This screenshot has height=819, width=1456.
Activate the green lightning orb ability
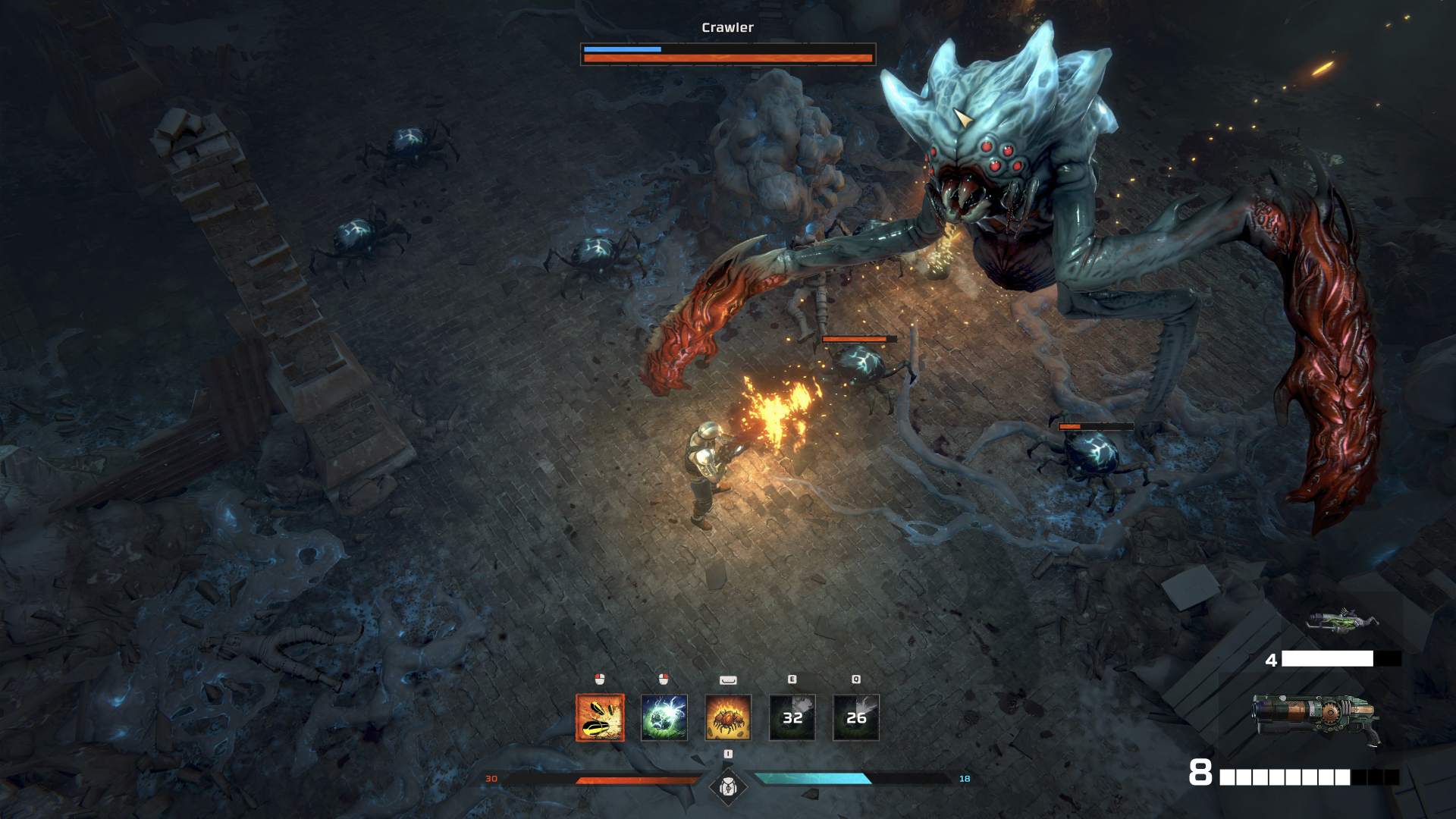click(664, 717)
